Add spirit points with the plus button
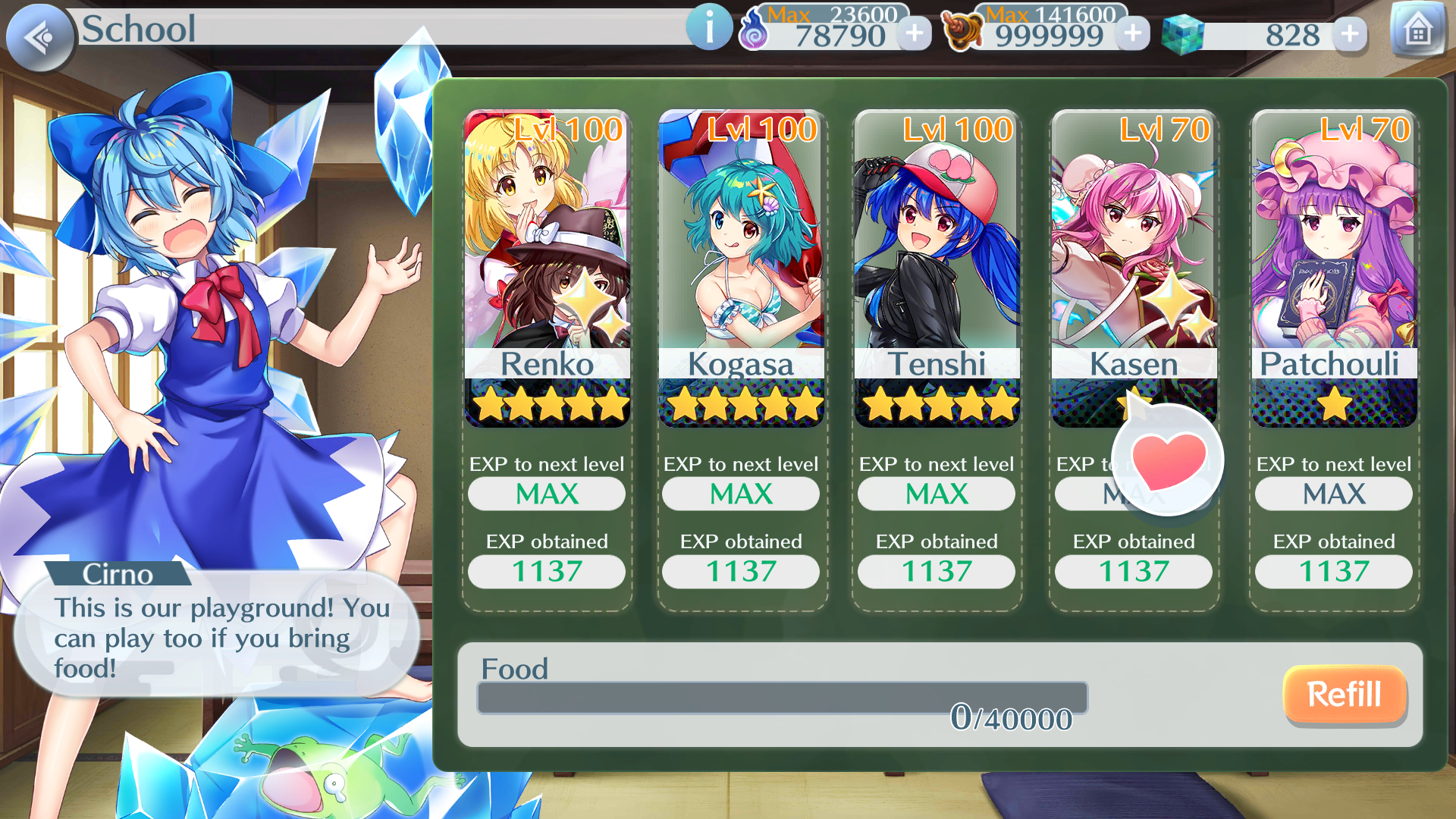This screenshot has height=819, width=1456. click(x=915, y=33)
